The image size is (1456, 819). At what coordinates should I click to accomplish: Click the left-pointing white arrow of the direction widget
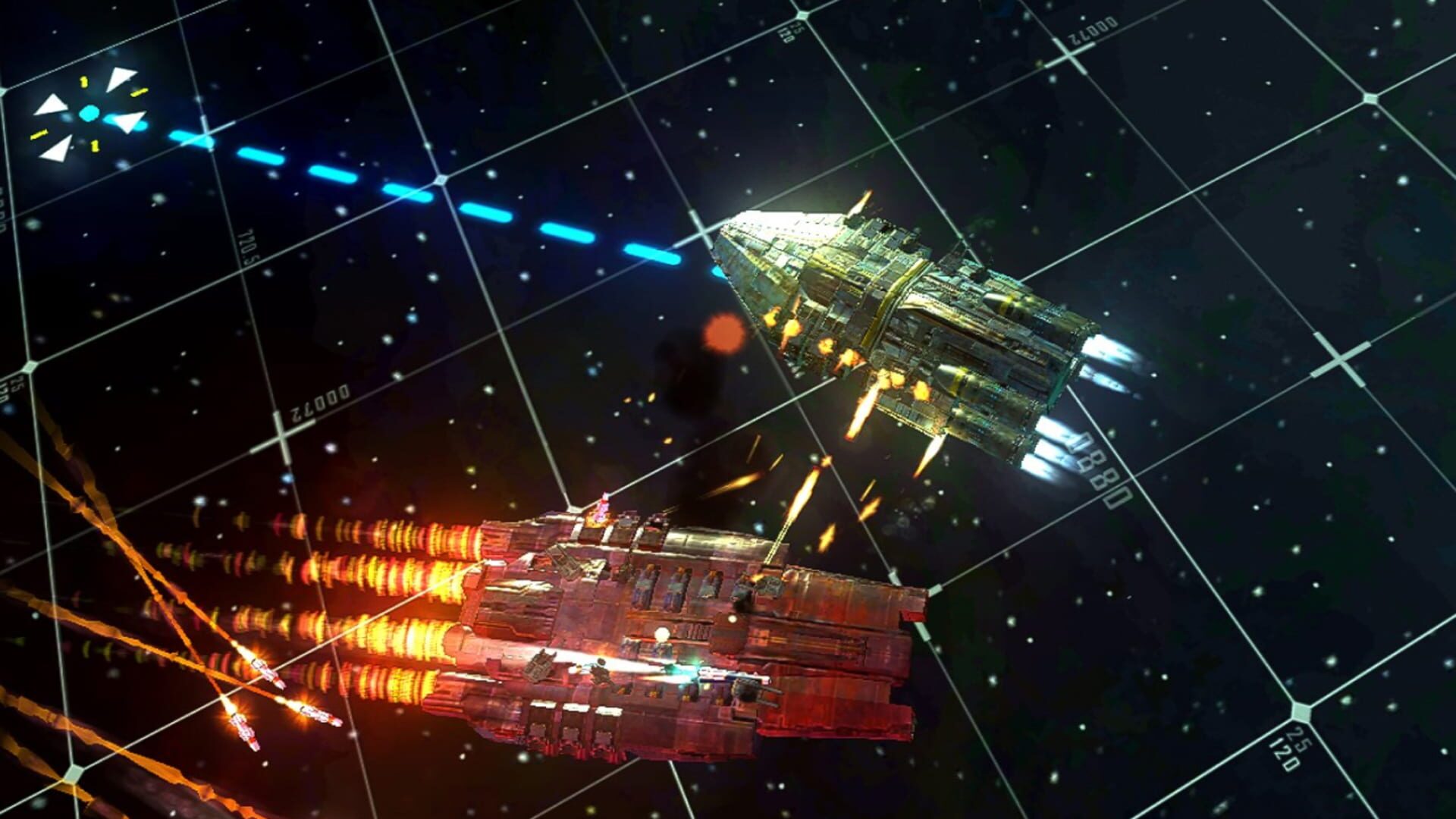click(x=52, y=105)
